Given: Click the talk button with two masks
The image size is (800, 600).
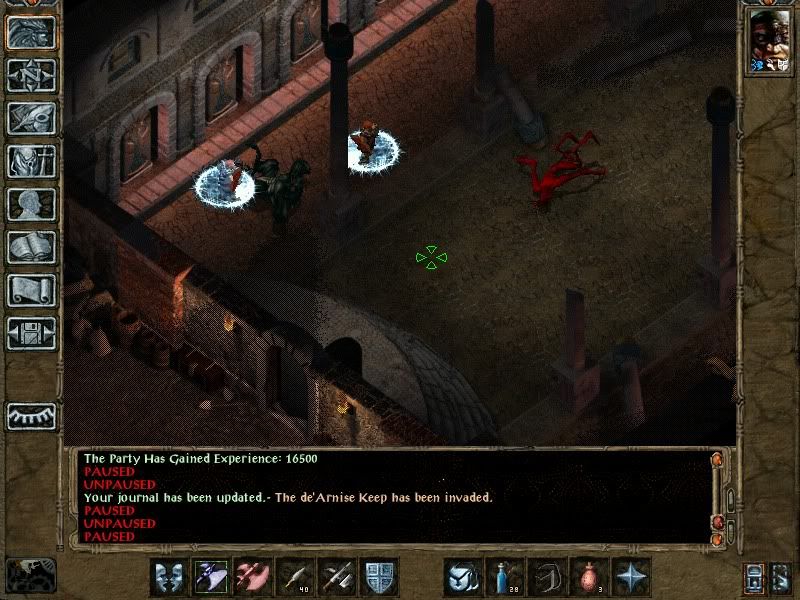Looking at the screenshot, I should (x=169, y=577).
